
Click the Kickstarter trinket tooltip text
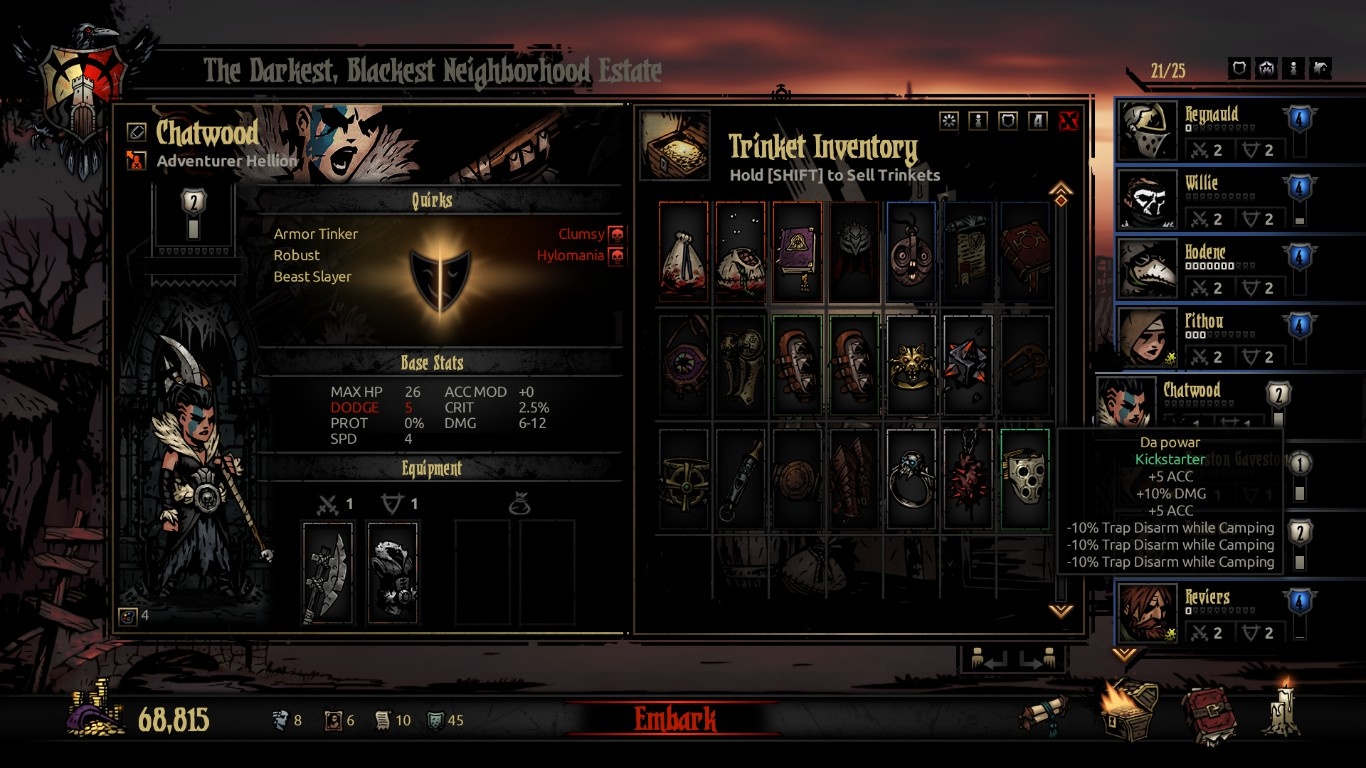point(1169,458)
